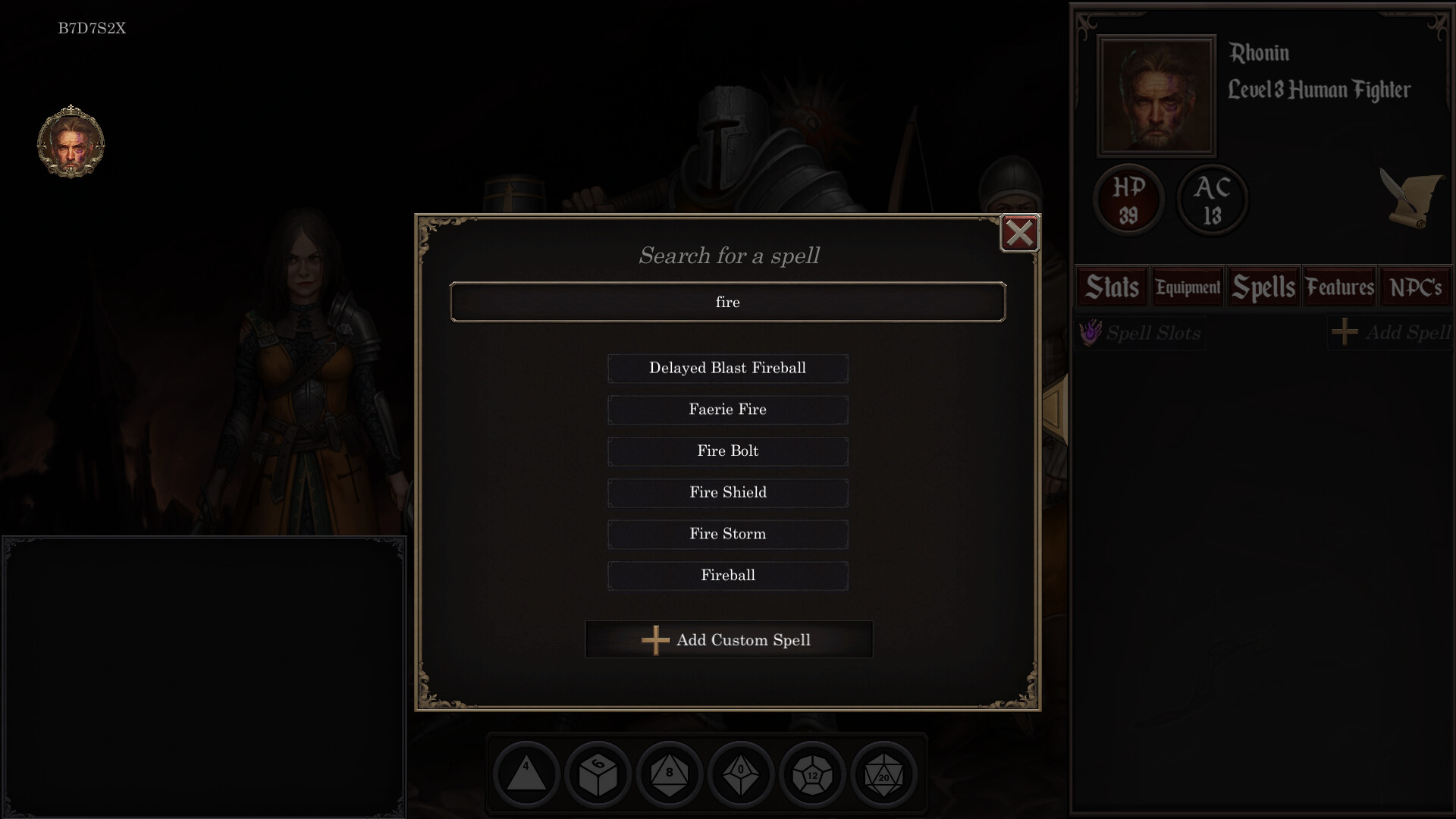The height and width of the screenshot is (819, 1456).
Task: Roll the d6 die icon
Action: pyautogui.click(x=598, y=774)
